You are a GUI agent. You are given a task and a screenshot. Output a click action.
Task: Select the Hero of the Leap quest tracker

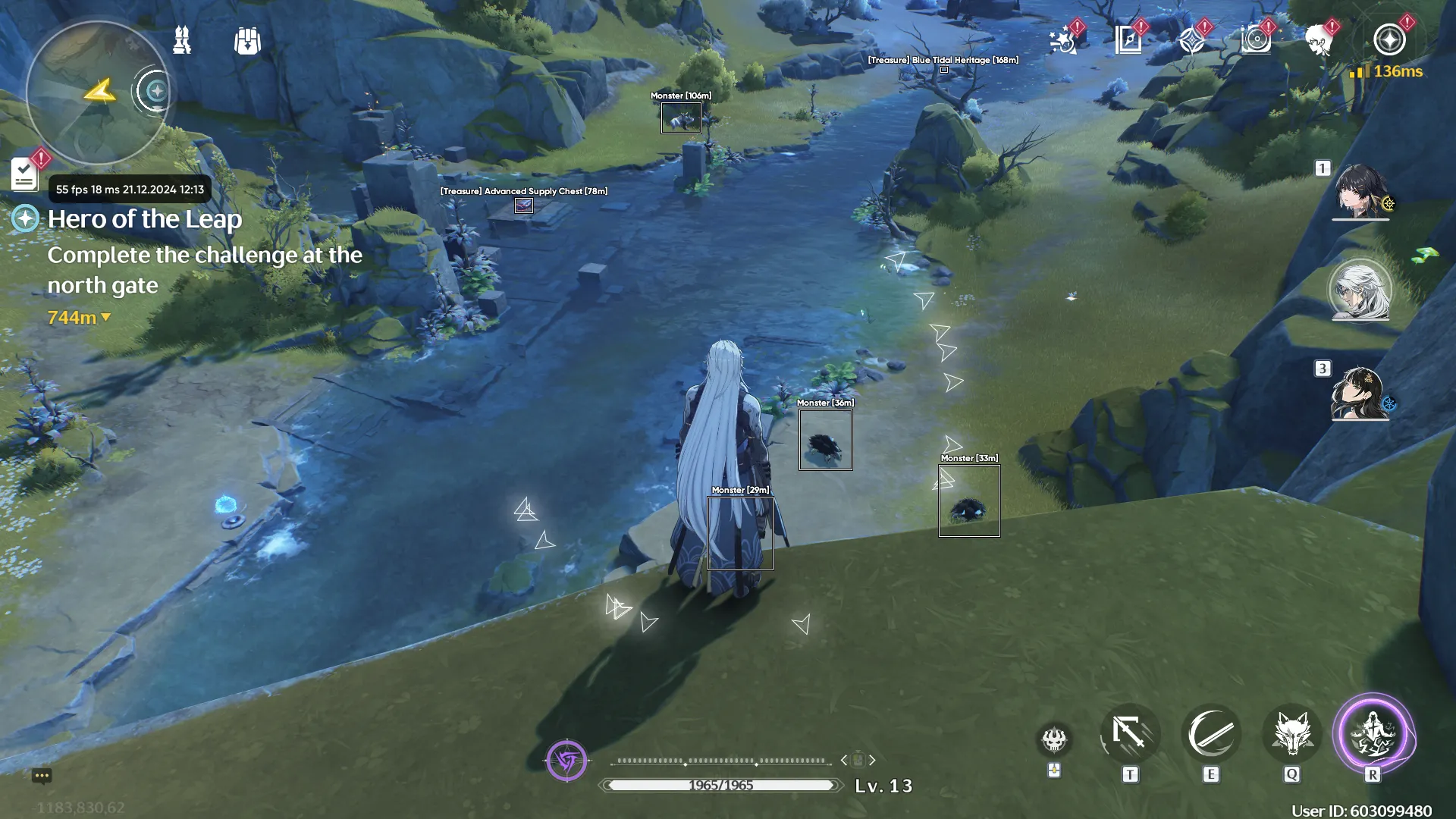pos(144,219)
